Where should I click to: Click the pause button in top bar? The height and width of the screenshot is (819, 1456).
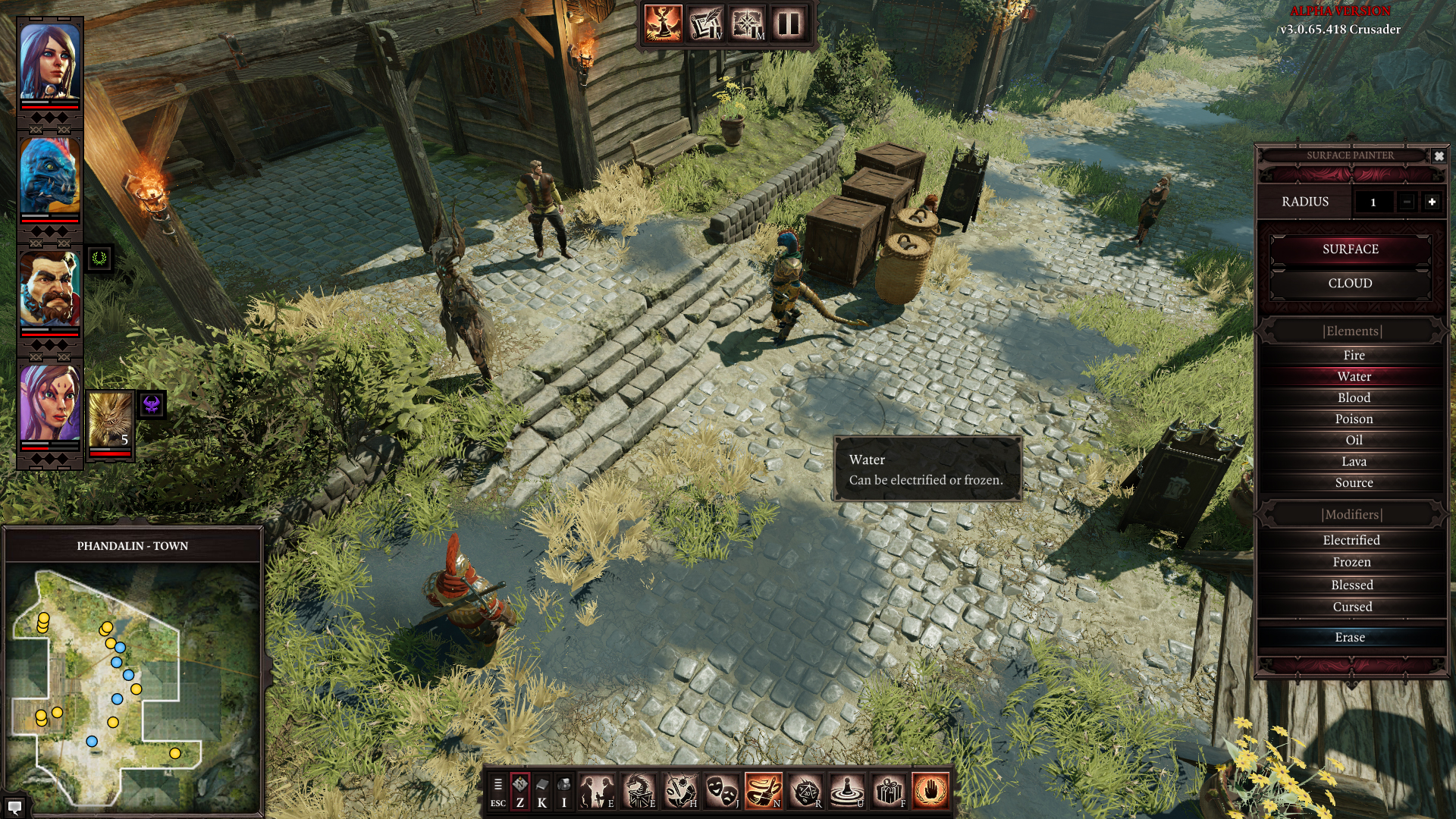788,24
